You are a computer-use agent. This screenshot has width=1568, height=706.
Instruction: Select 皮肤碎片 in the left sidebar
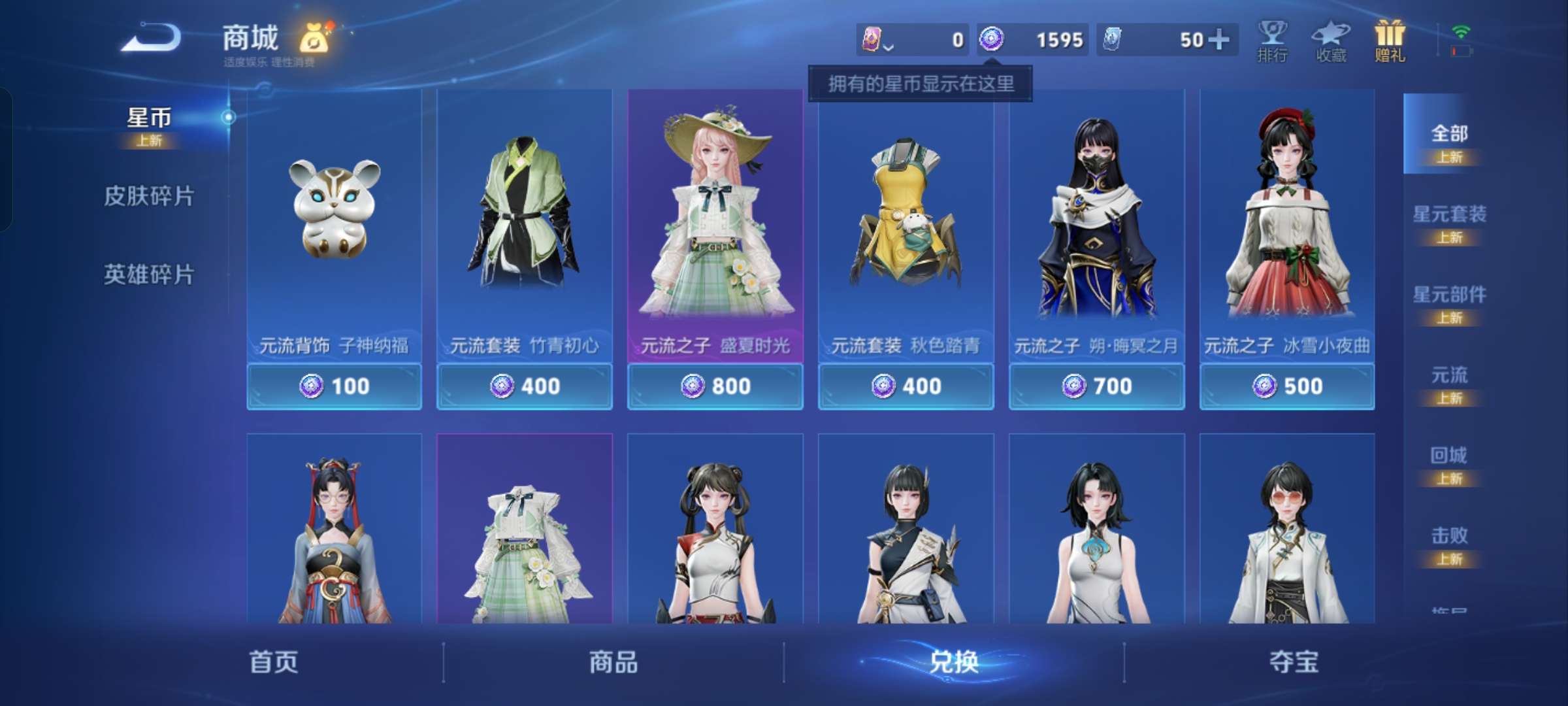[x=149, y=196]
